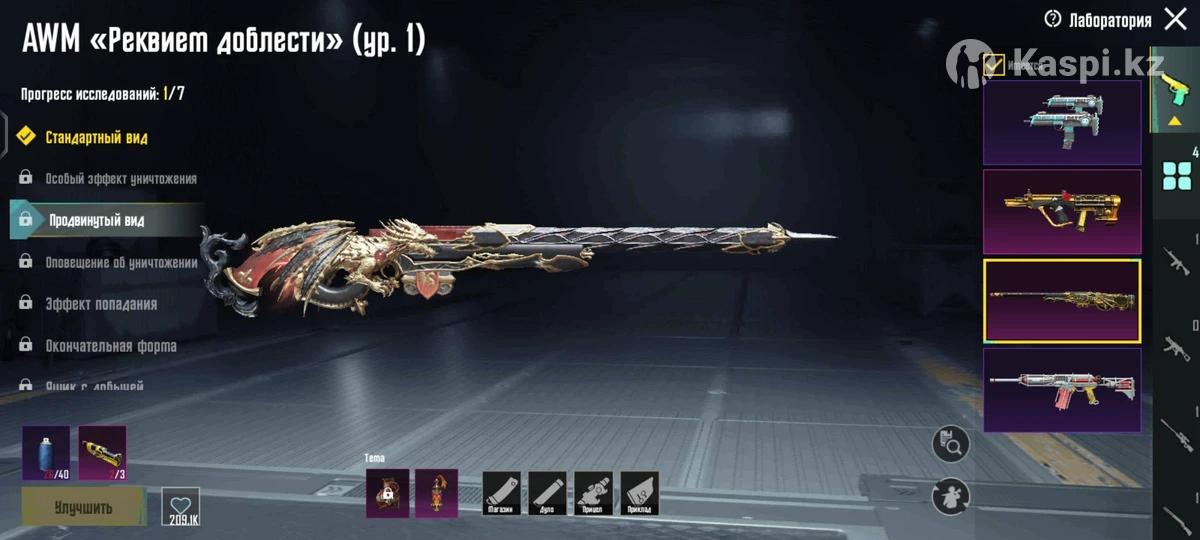Close the laboratory screen with the X
1200x540 pixels.
[1176, 20]
